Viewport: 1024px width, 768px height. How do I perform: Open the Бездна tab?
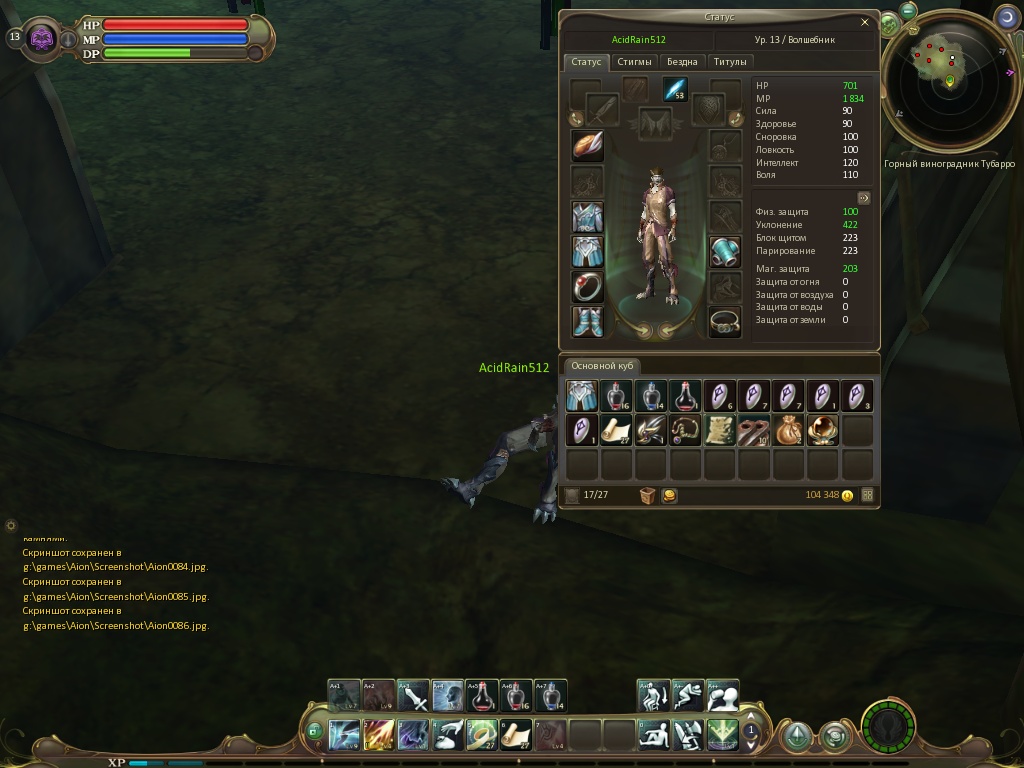[682, 62]
